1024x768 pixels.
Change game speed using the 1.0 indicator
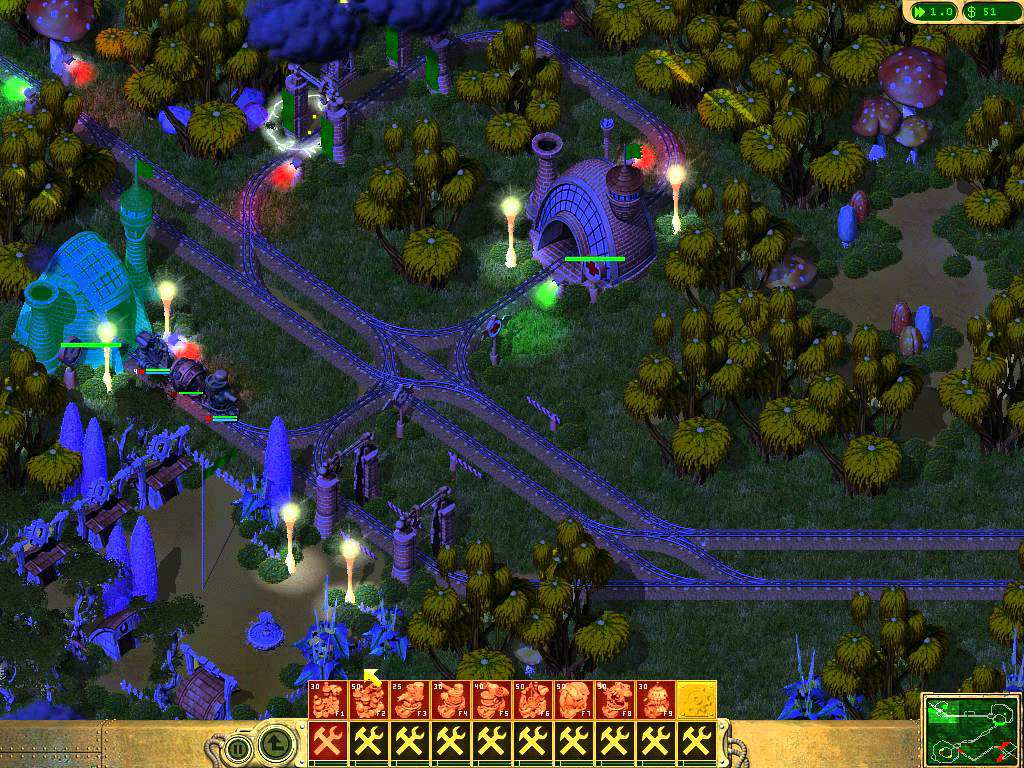tap(931, 12)
